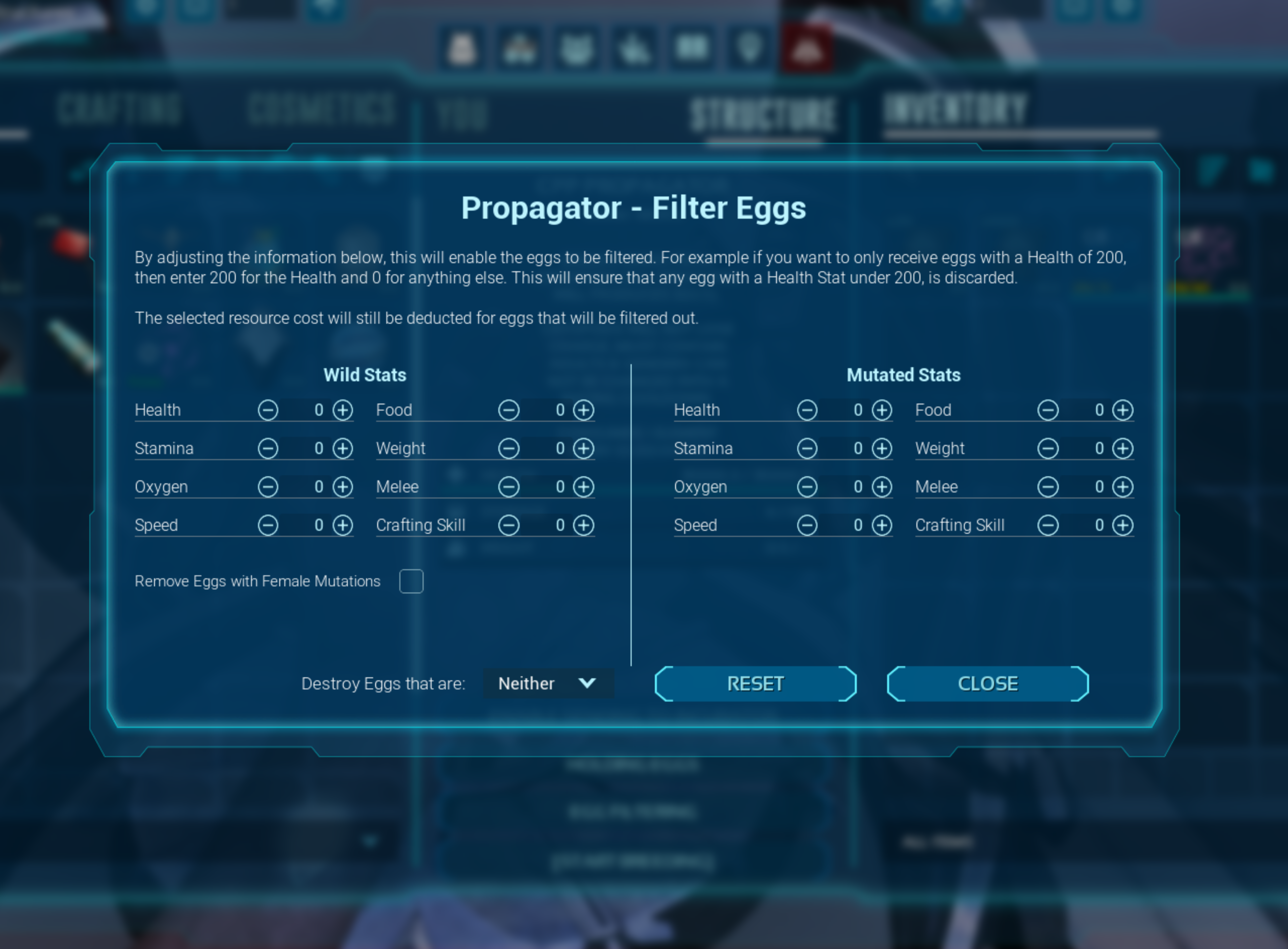Click the minus icon beside Mutated Melee
The height and width of the screenshot is (949, 1288).
click(1048, 486)
